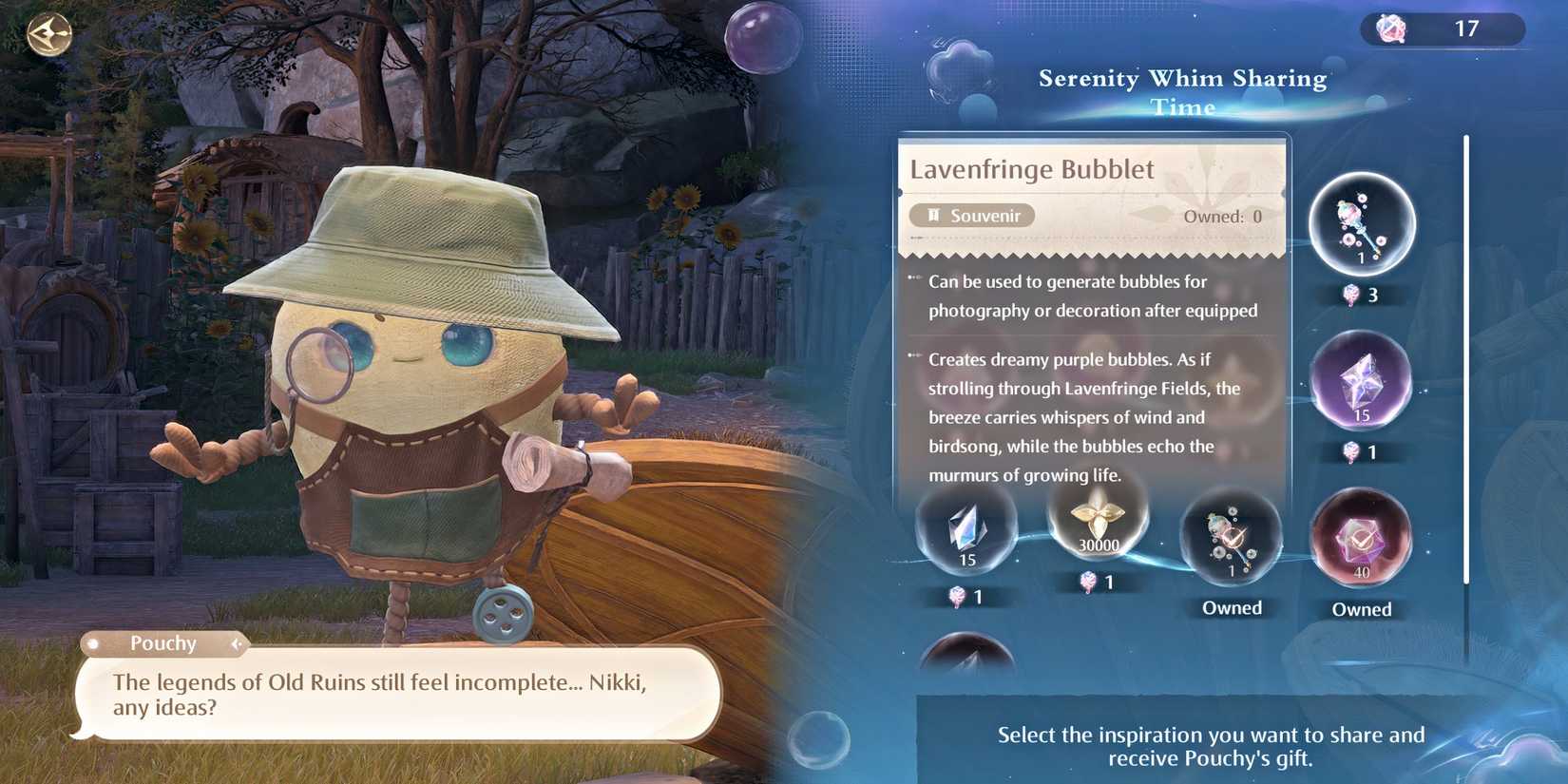
Task: Click the Owned: 0 counter on the item card
Action: (x=1224, y=216)
